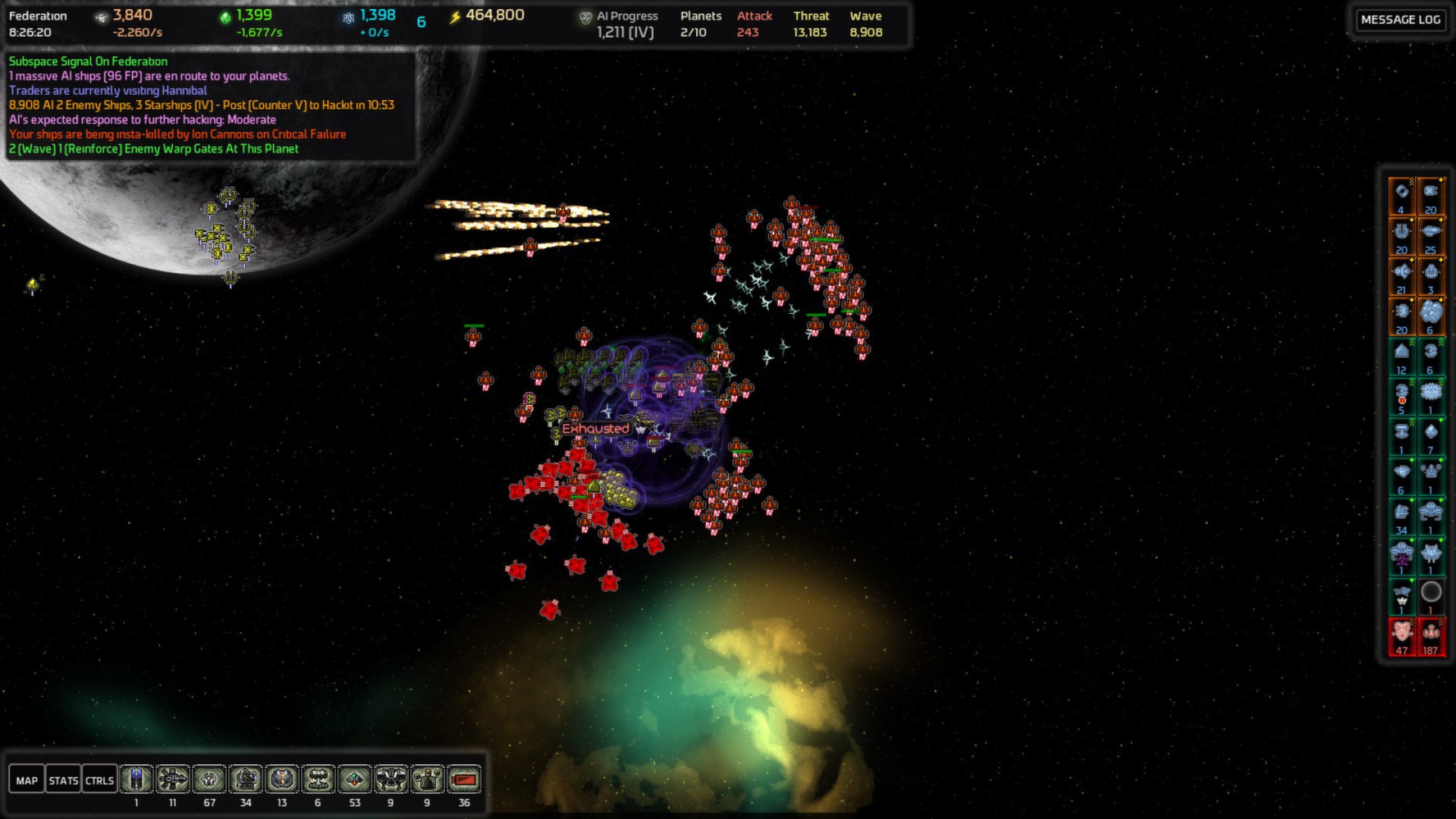Click the red low-energy battery icon showing 36
This screenshot has width=1456, height=819.
(x=465, y=778)
